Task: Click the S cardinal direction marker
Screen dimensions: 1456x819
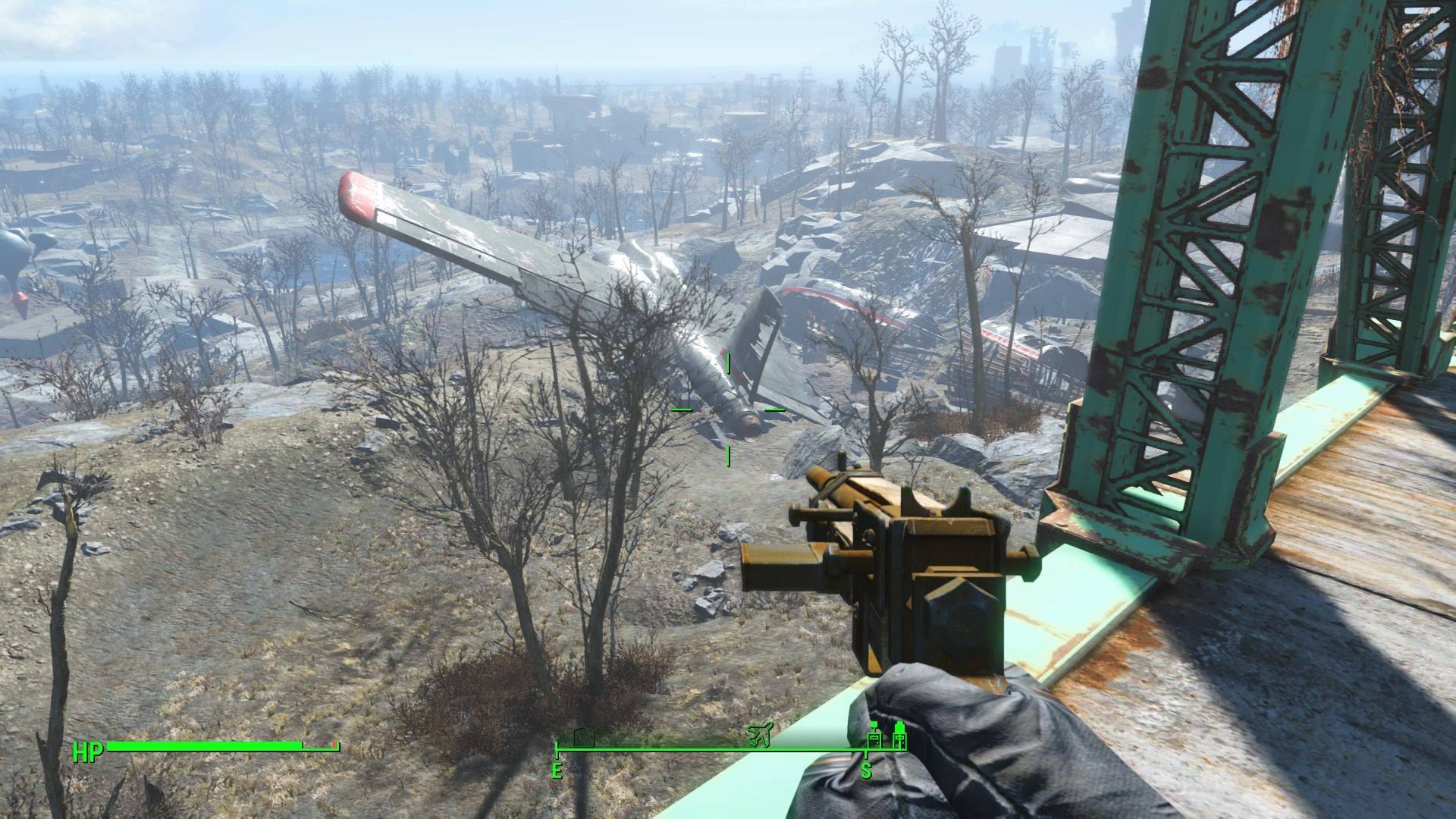Action: pyautogui.click(x=866, y=770)
